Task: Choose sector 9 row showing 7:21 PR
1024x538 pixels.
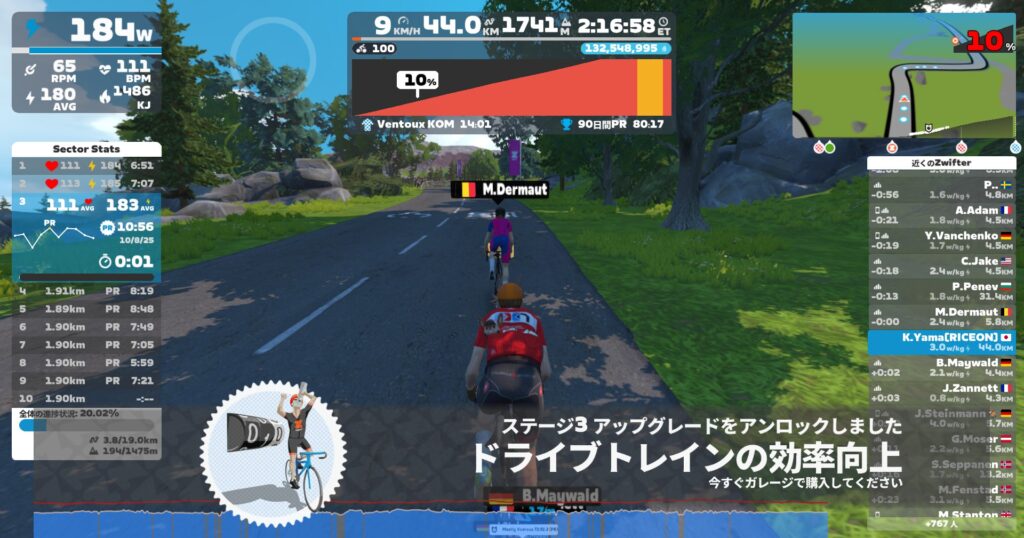Action: 86,381
